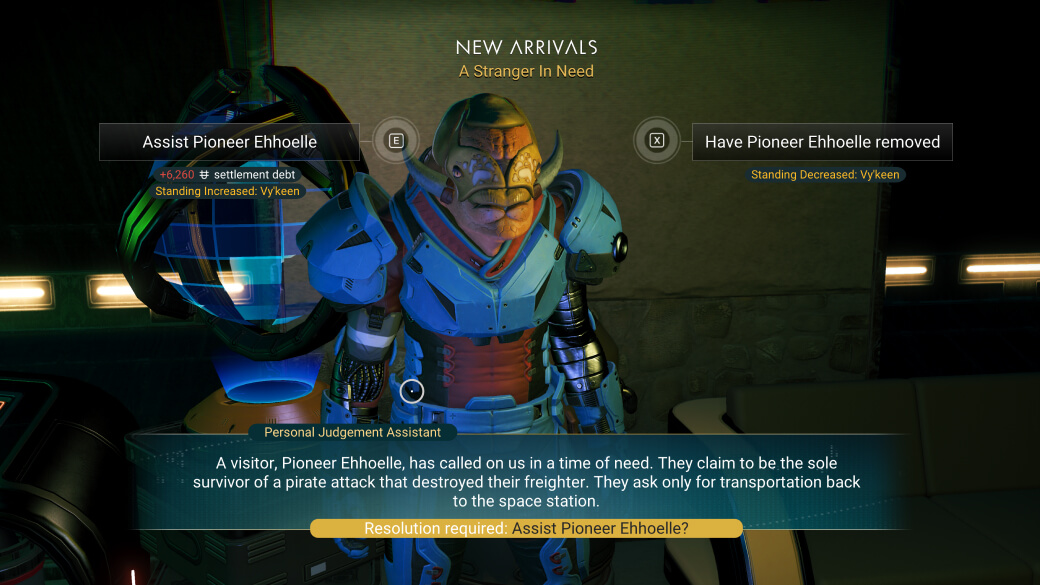Choose Assist Pioneer Ehhoelle option
Viewport: 1040px width, 585px height.
[x=229, y=142]
